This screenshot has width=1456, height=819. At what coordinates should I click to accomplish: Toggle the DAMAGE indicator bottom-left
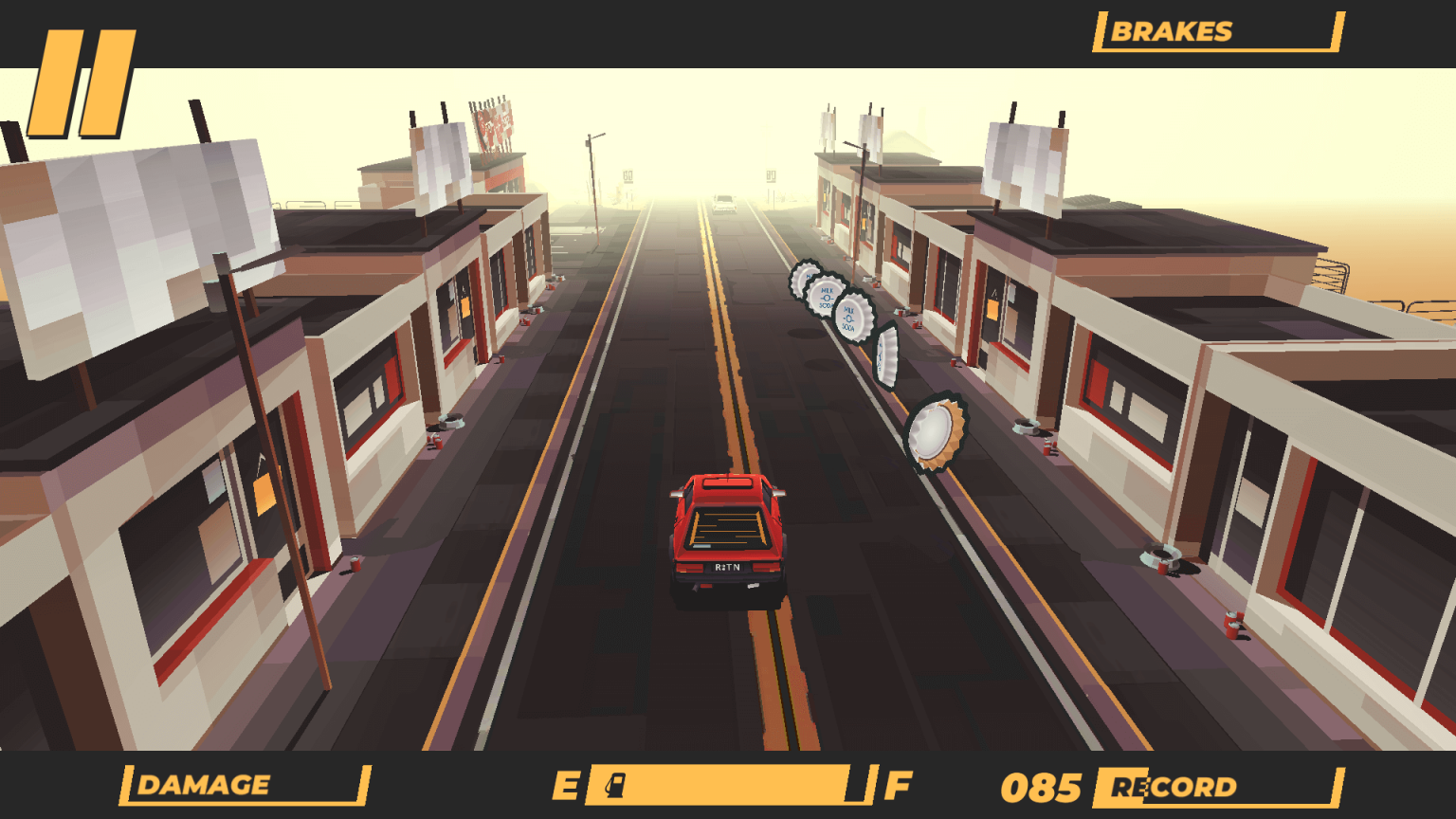click(202, 785)
